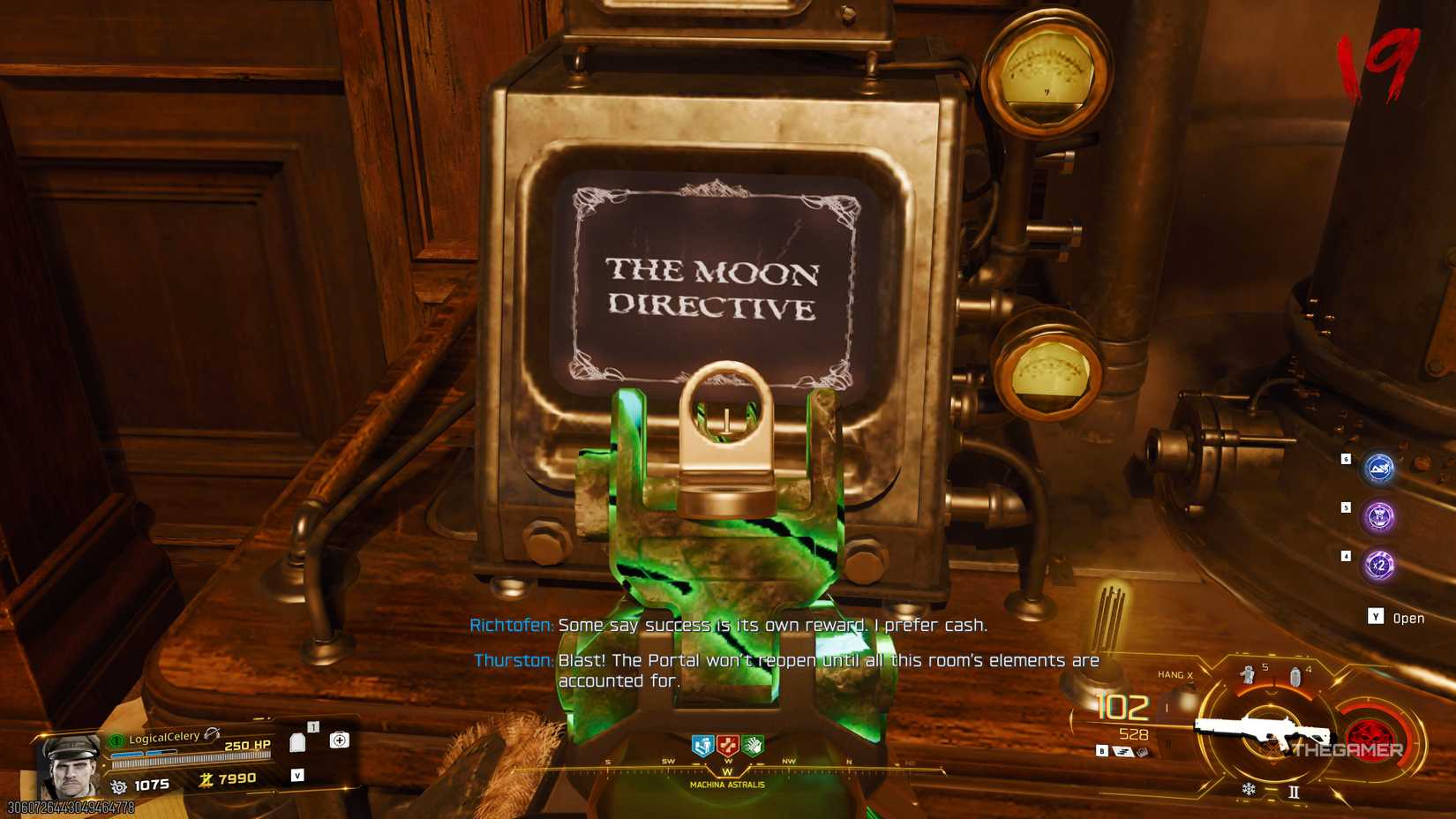Click the MACHINA ASTRALIS compass label
This screenshot has width=1456, height=819.
click(x=728, y=785)
